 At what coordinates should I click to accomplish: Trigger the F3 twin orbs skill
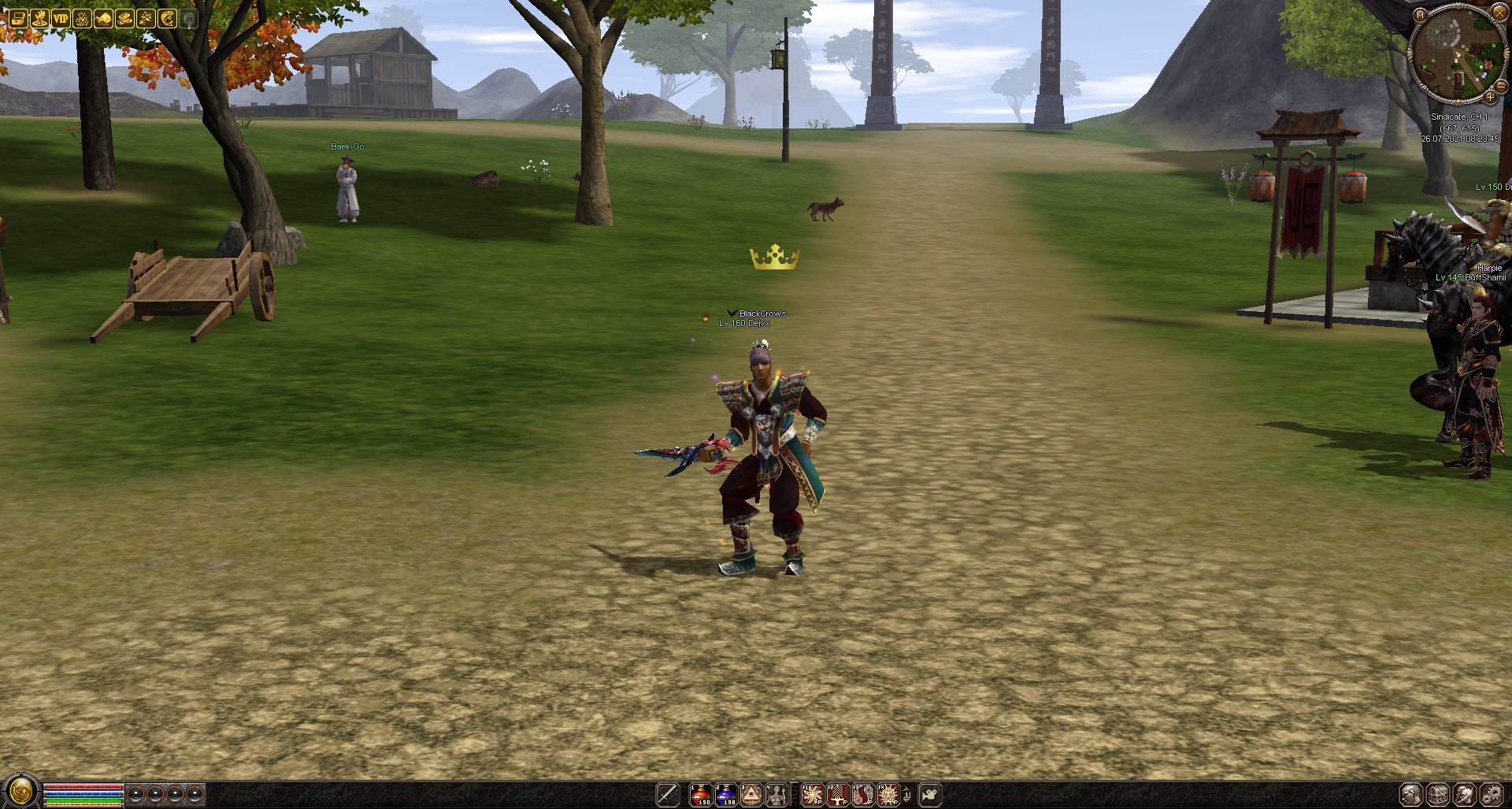862,794
